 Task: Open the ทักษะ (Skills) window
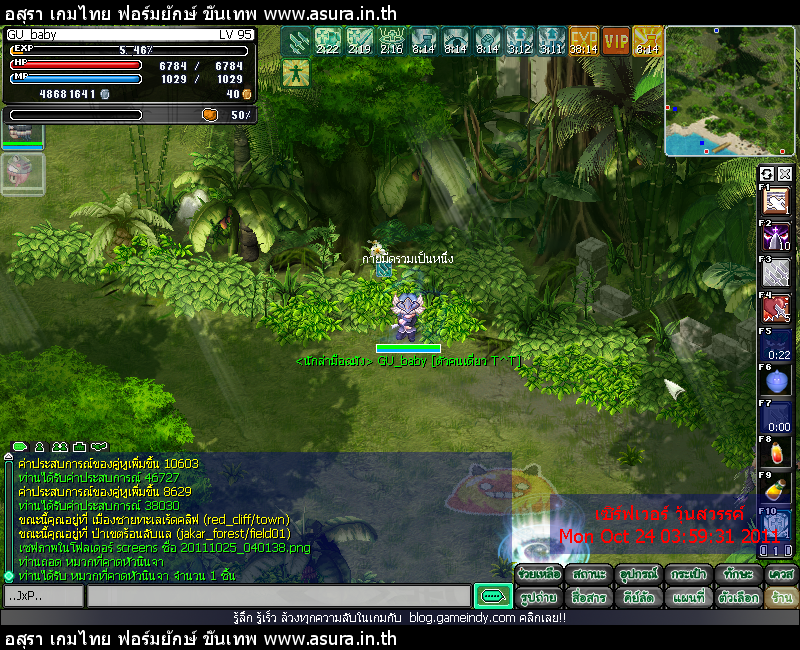[x=737, y=575]
